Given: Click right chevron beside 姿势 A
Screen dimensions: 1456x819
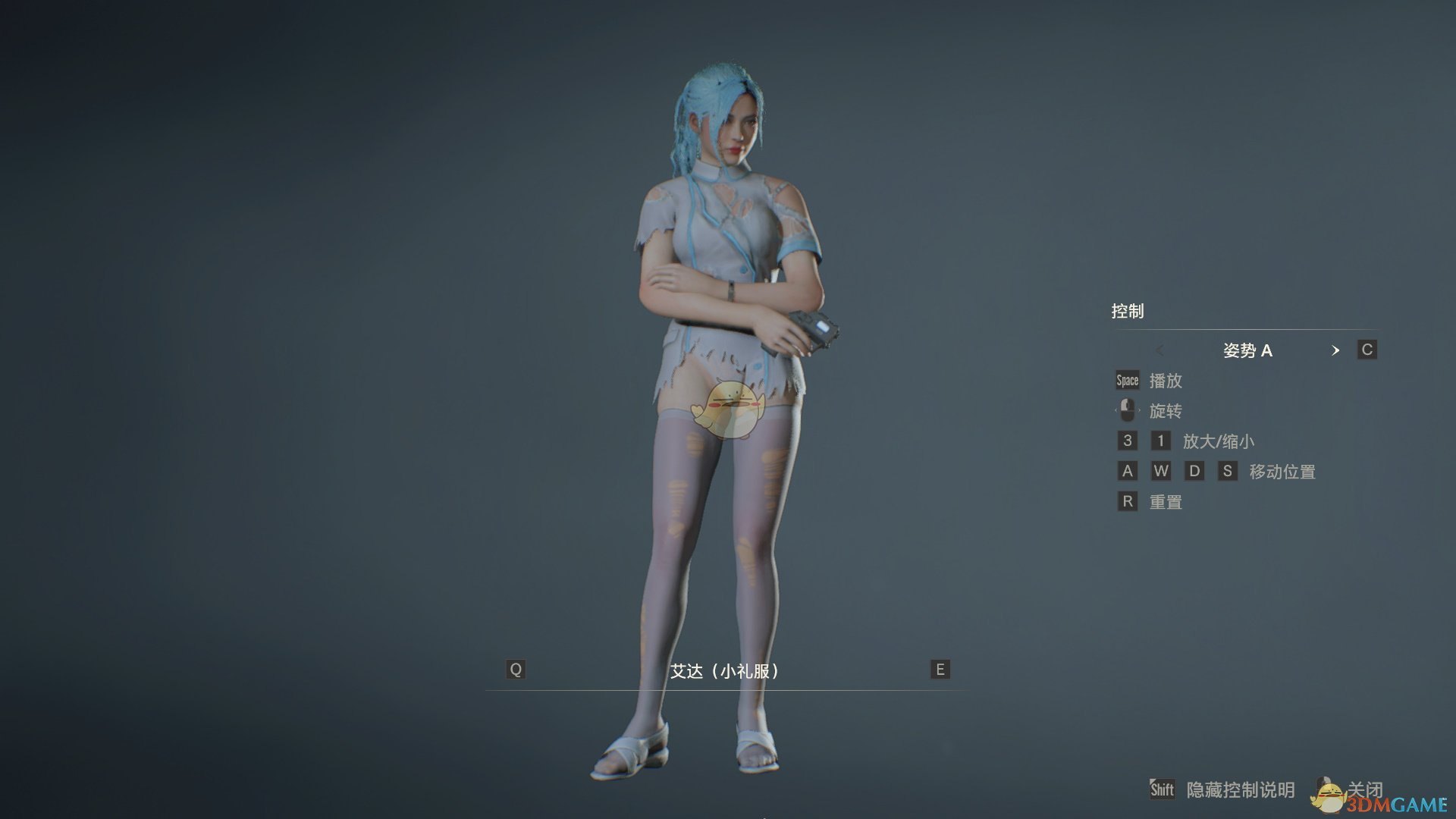Looking at the screenshot, I should coord(1337,350).
